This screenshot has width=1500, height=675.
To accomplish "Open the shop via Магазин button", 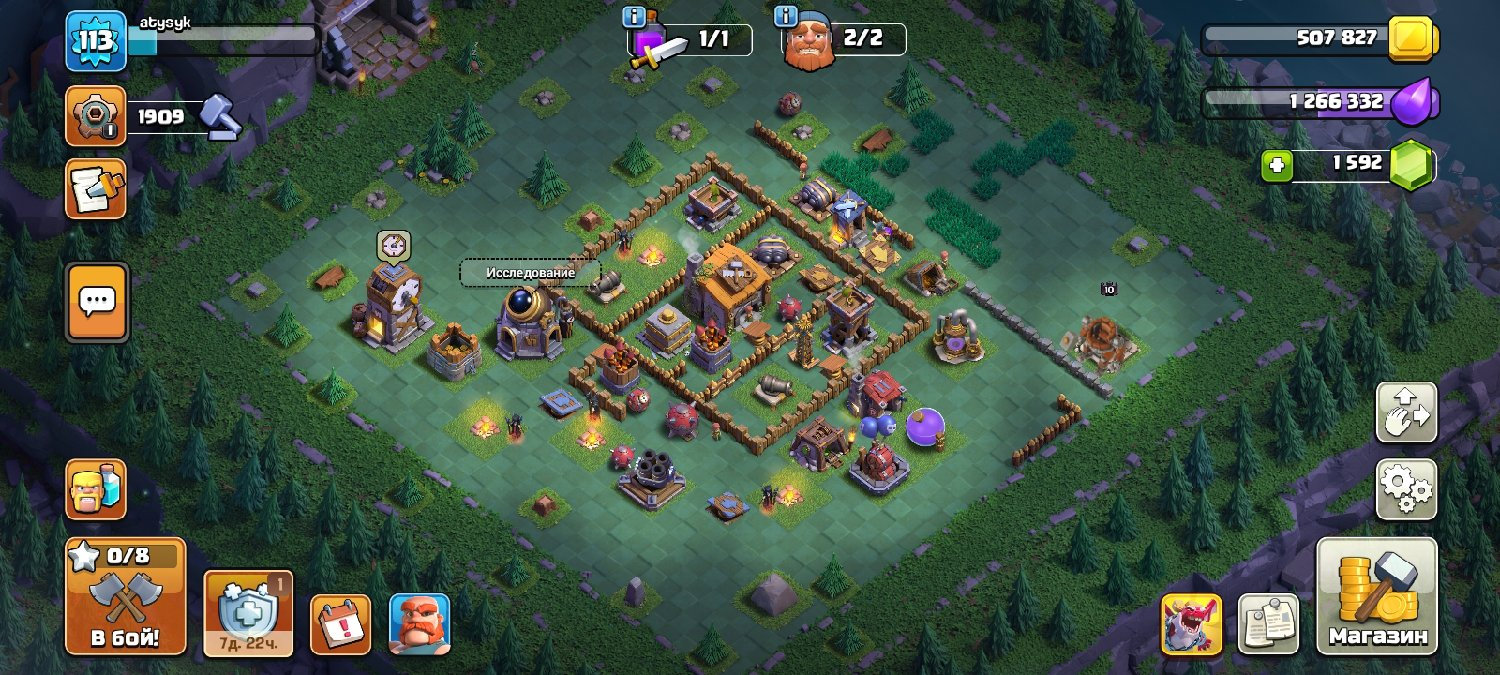I will 1376,597.
